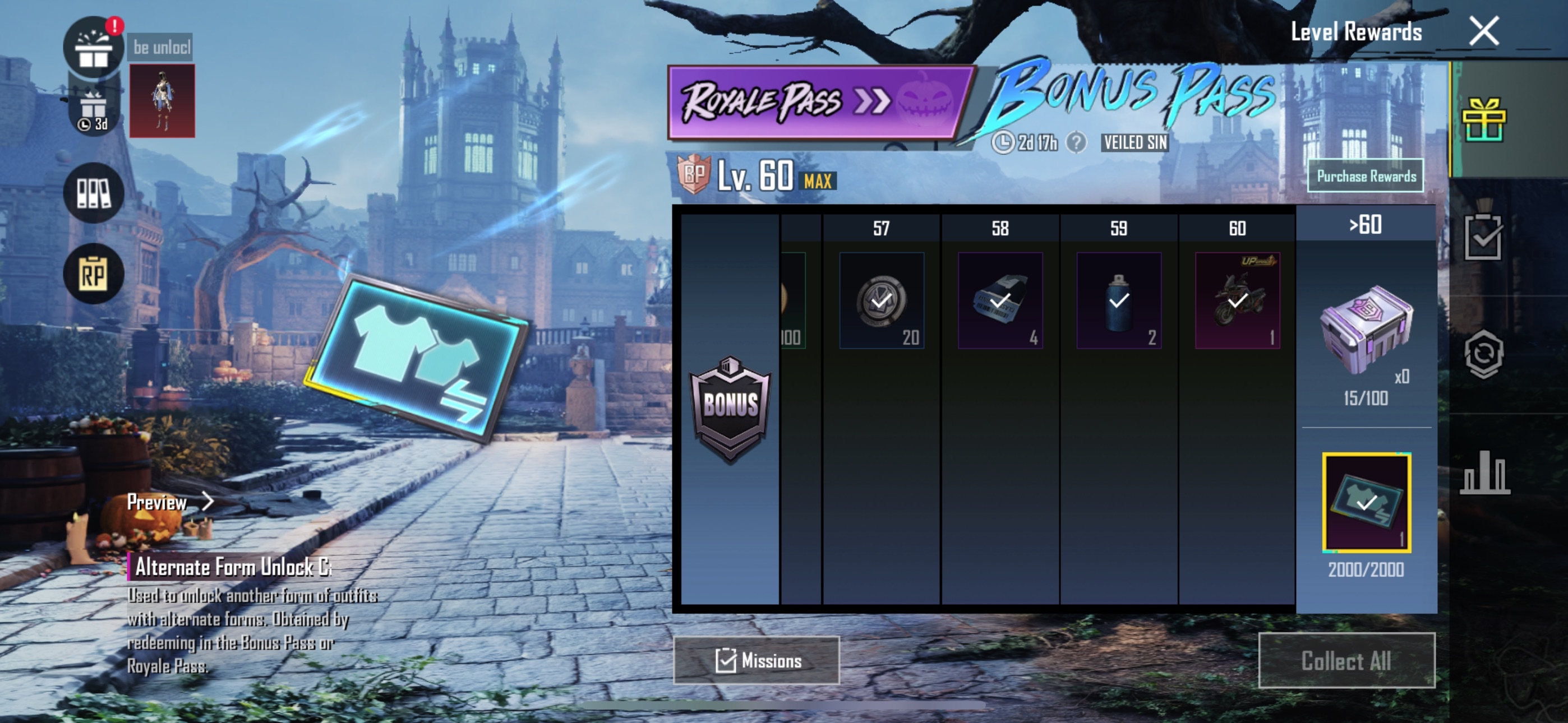This screenshot has height=723, width=1568.
Task: Select the level 57 silver coin reward
Action: (881, 300)
